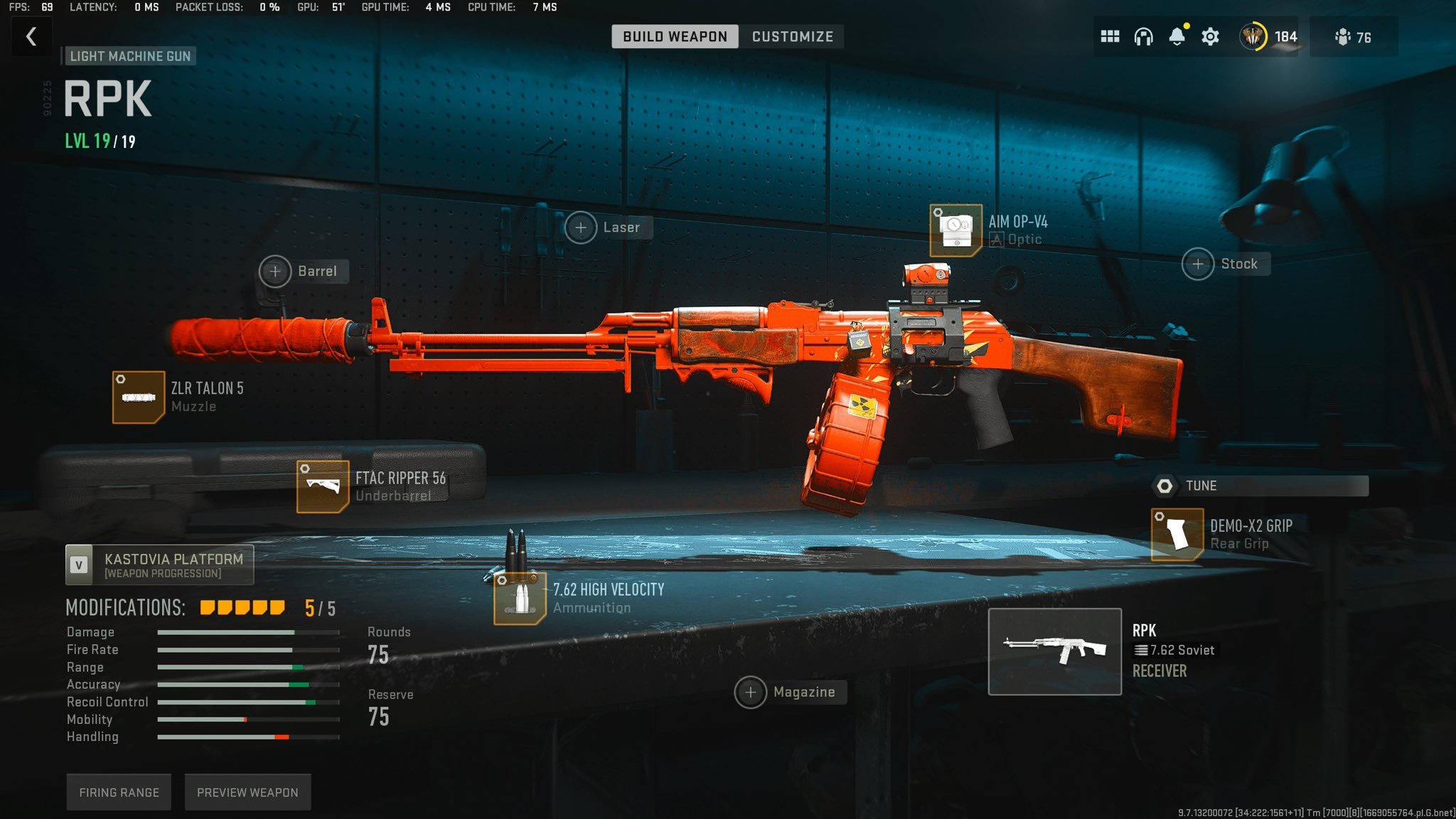Open the DEMO-X2 Grip rear grip slot
This screenshot has height=819, width=1456.
pos(1177,534)
